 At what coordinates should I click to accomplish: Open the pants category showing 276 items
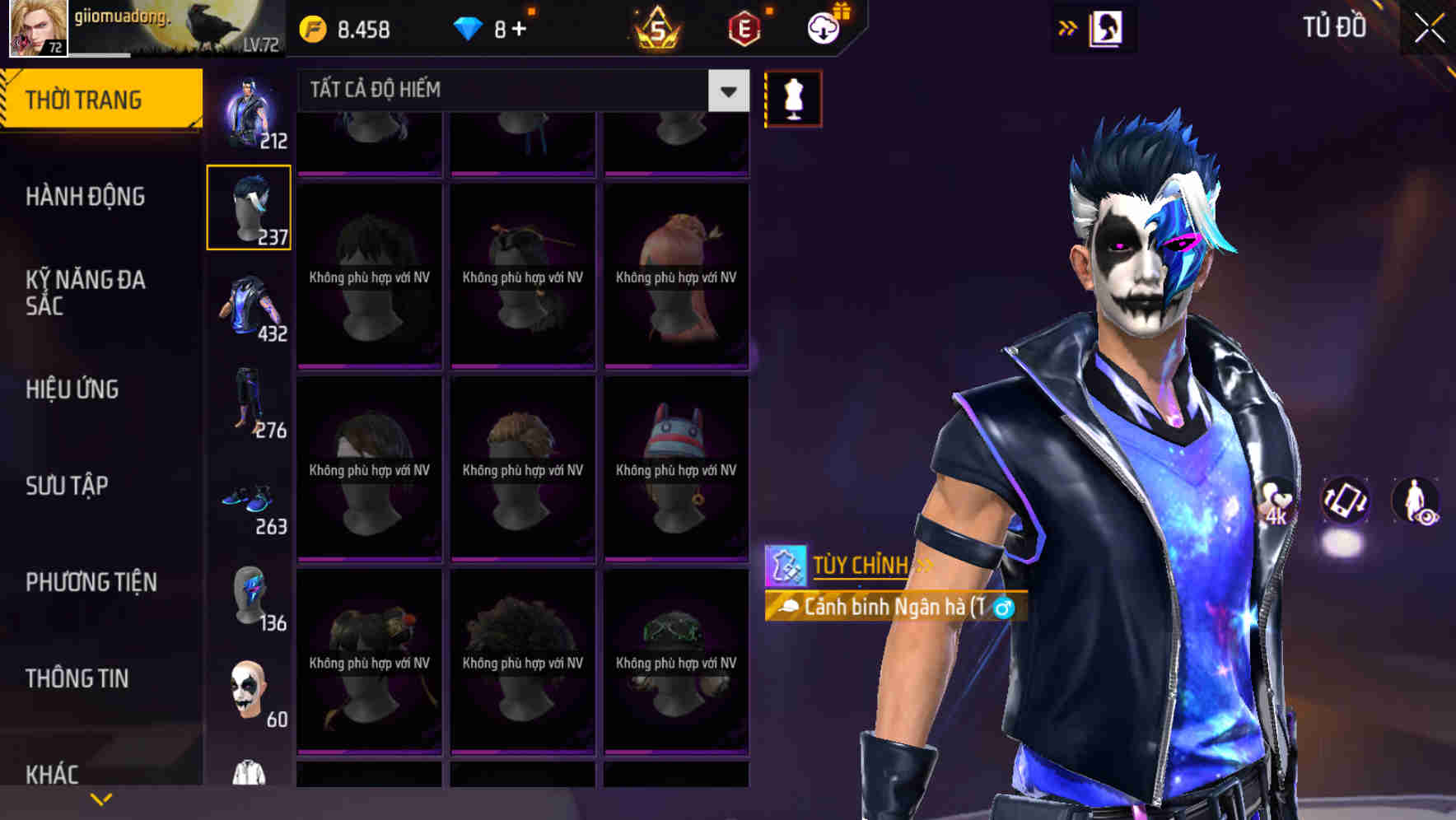(x=247, y=403)
